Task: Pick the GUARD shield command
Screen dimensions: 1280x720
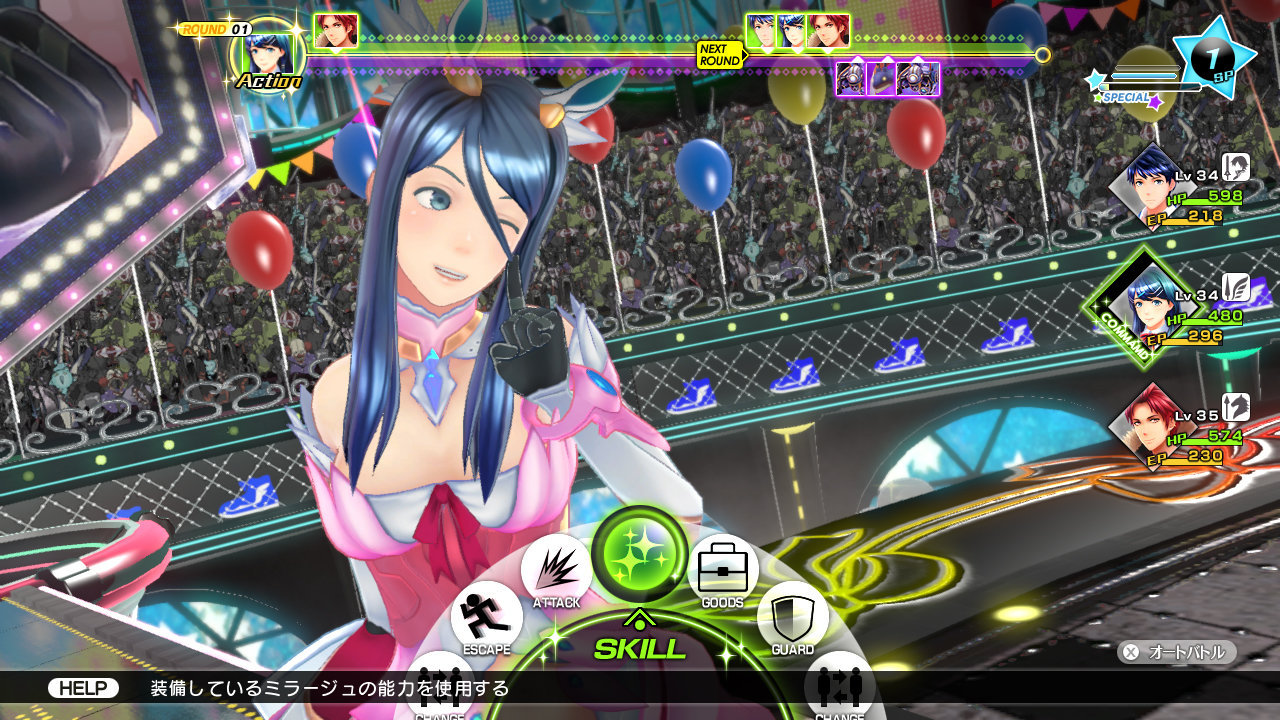Action: tap(792, 617)
